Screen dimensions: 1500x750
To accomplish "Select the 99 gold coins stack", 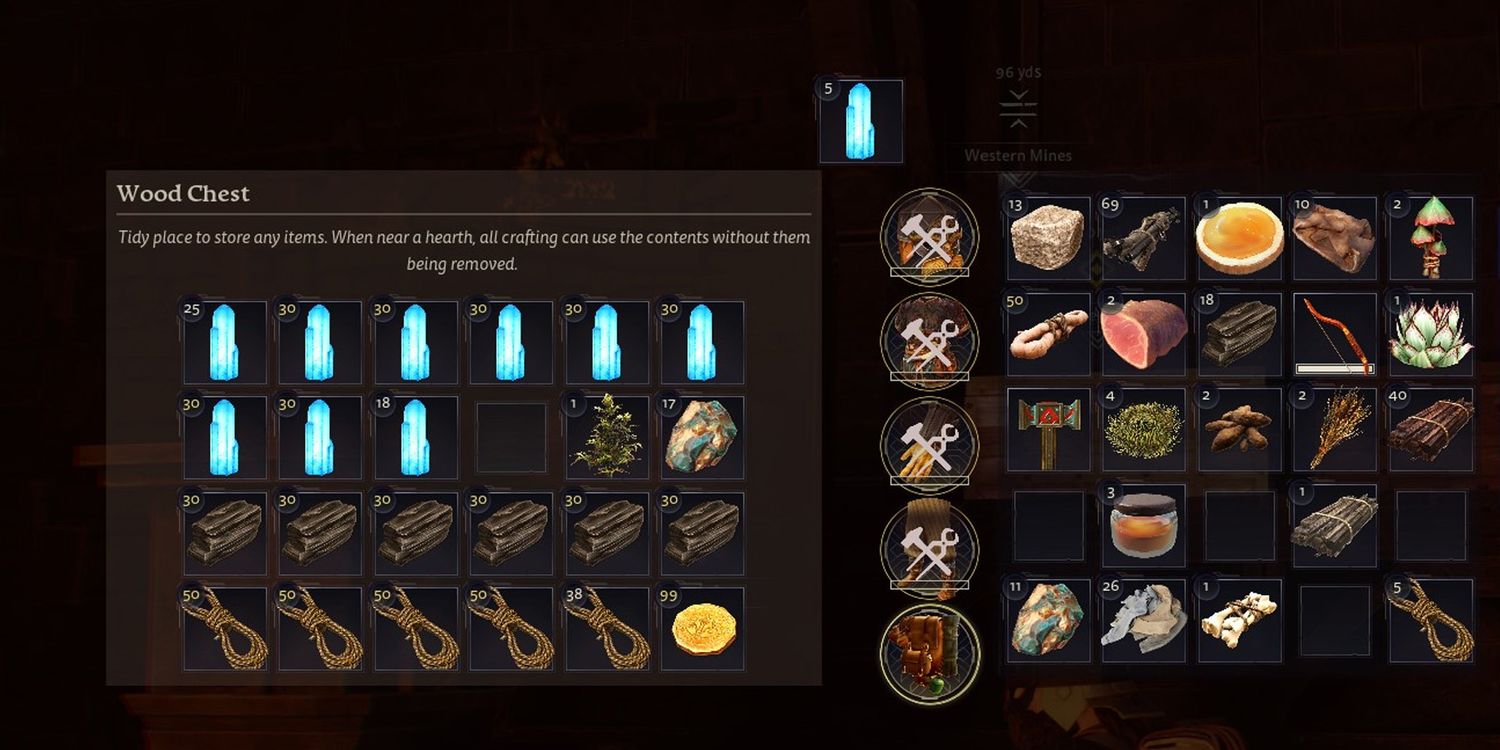I will [701, 628].
